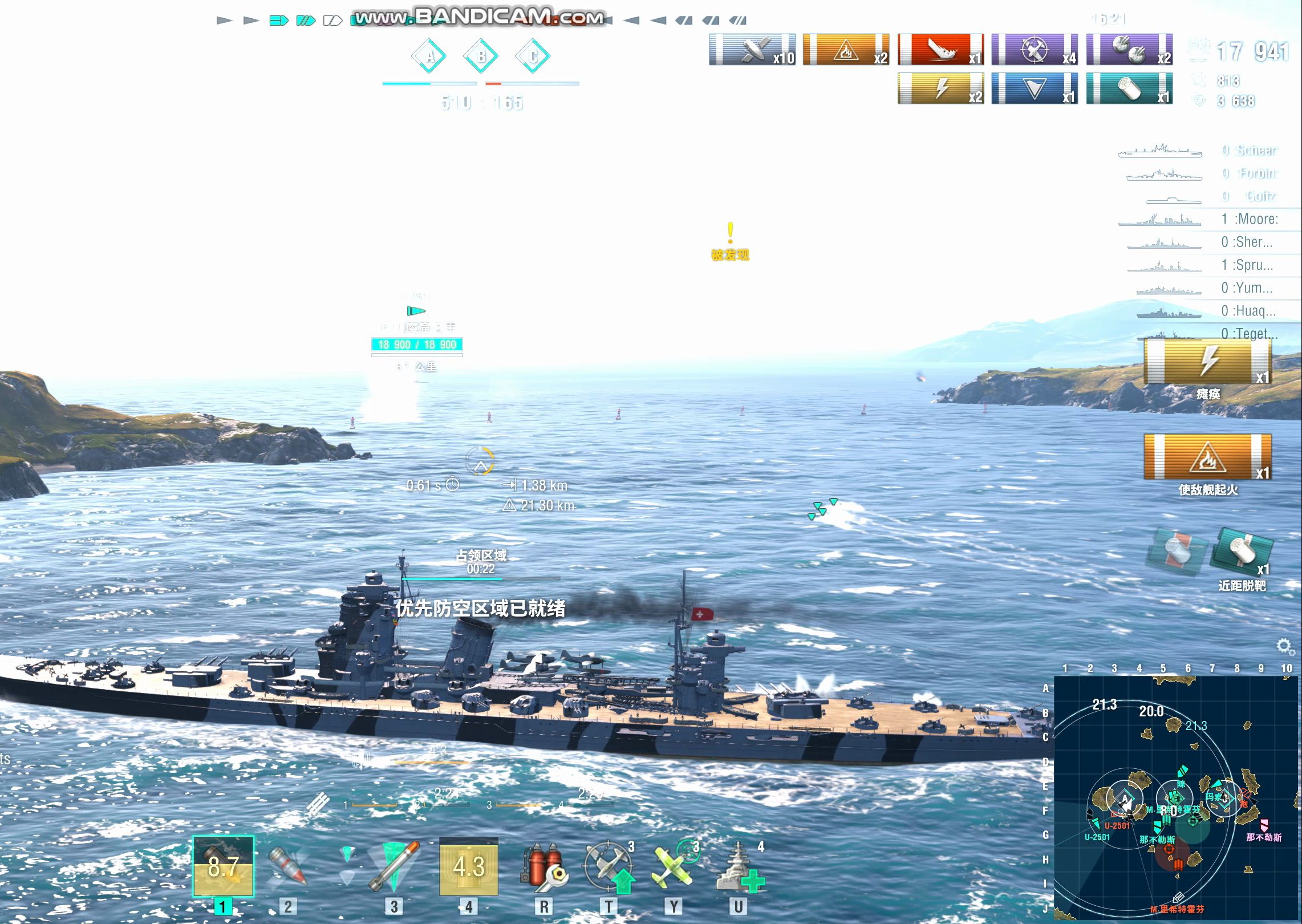Click the Moore player row in ship list
This screenshot has width=1302, height=924.
coord(1208,220)
